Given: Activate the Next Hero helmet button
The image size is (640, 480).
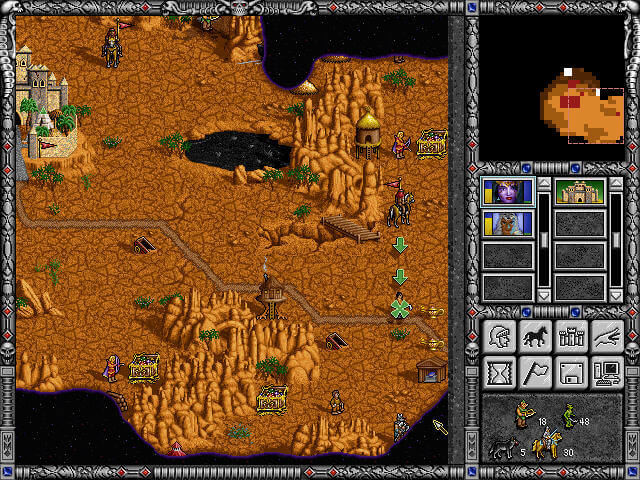Looking at the screenshot, I should pos(499,337).
